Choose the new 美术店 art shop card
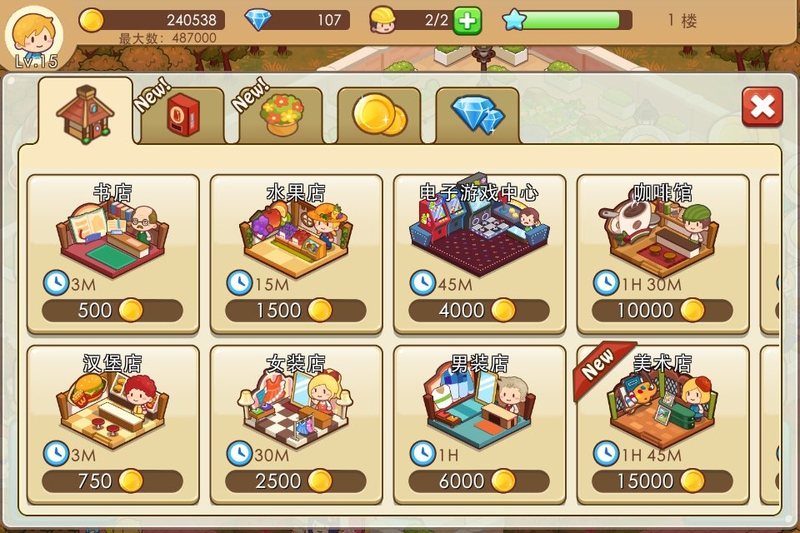800x533 pixels. (662, 425)
